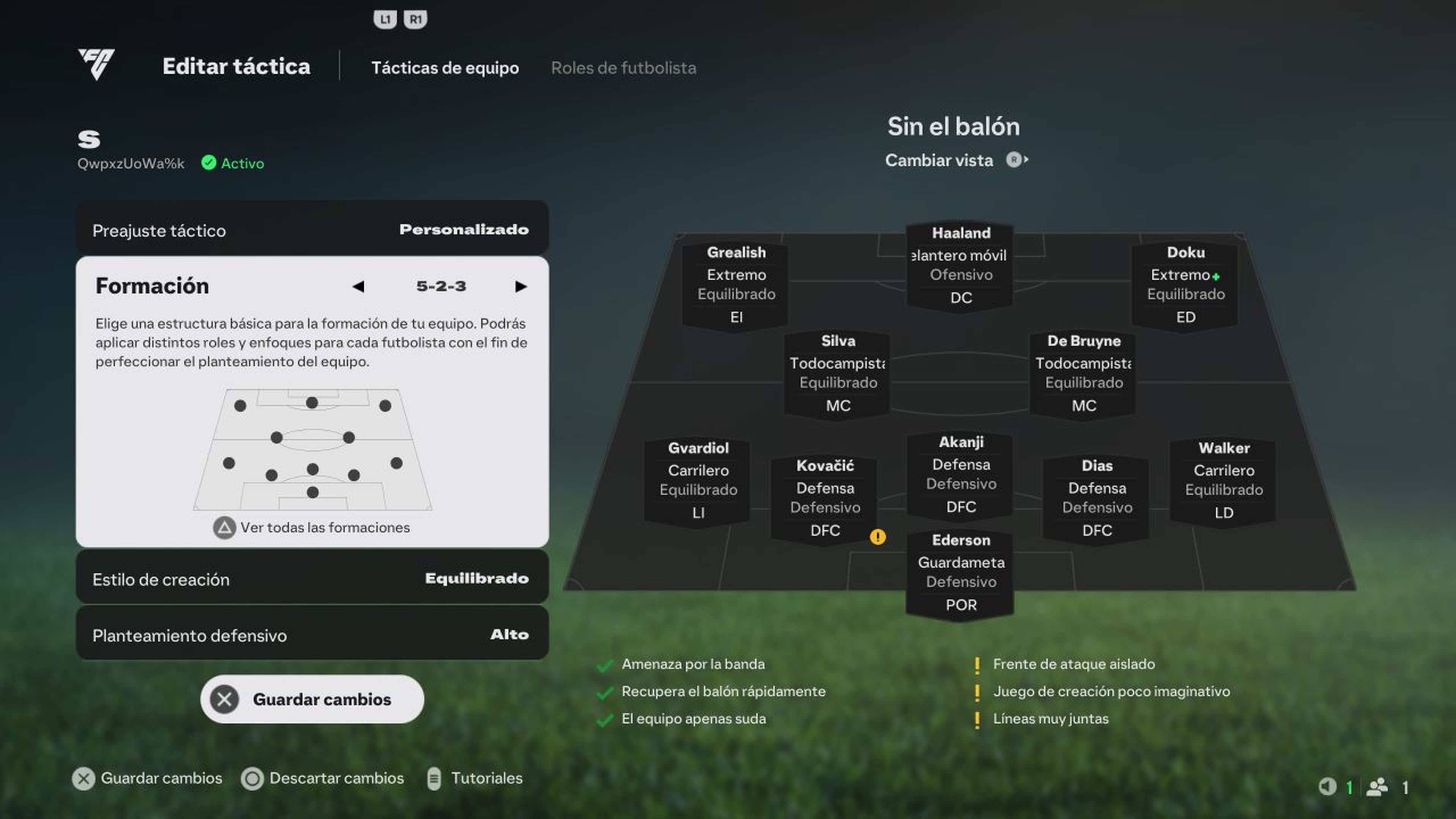The height and width of the screenshot is (819, 1456).
Task: Click the X icon on Guardar cambios
Action: click(x=224, y=699)
